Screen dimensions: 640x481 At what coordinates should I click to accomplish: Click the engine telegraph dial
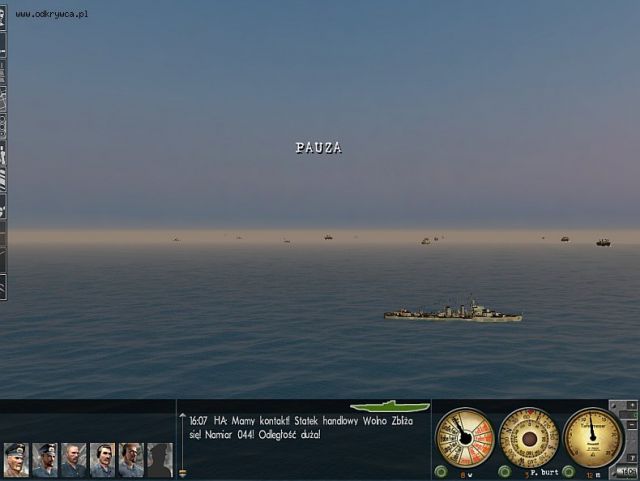pyautogui.click(x=465, y=437)
